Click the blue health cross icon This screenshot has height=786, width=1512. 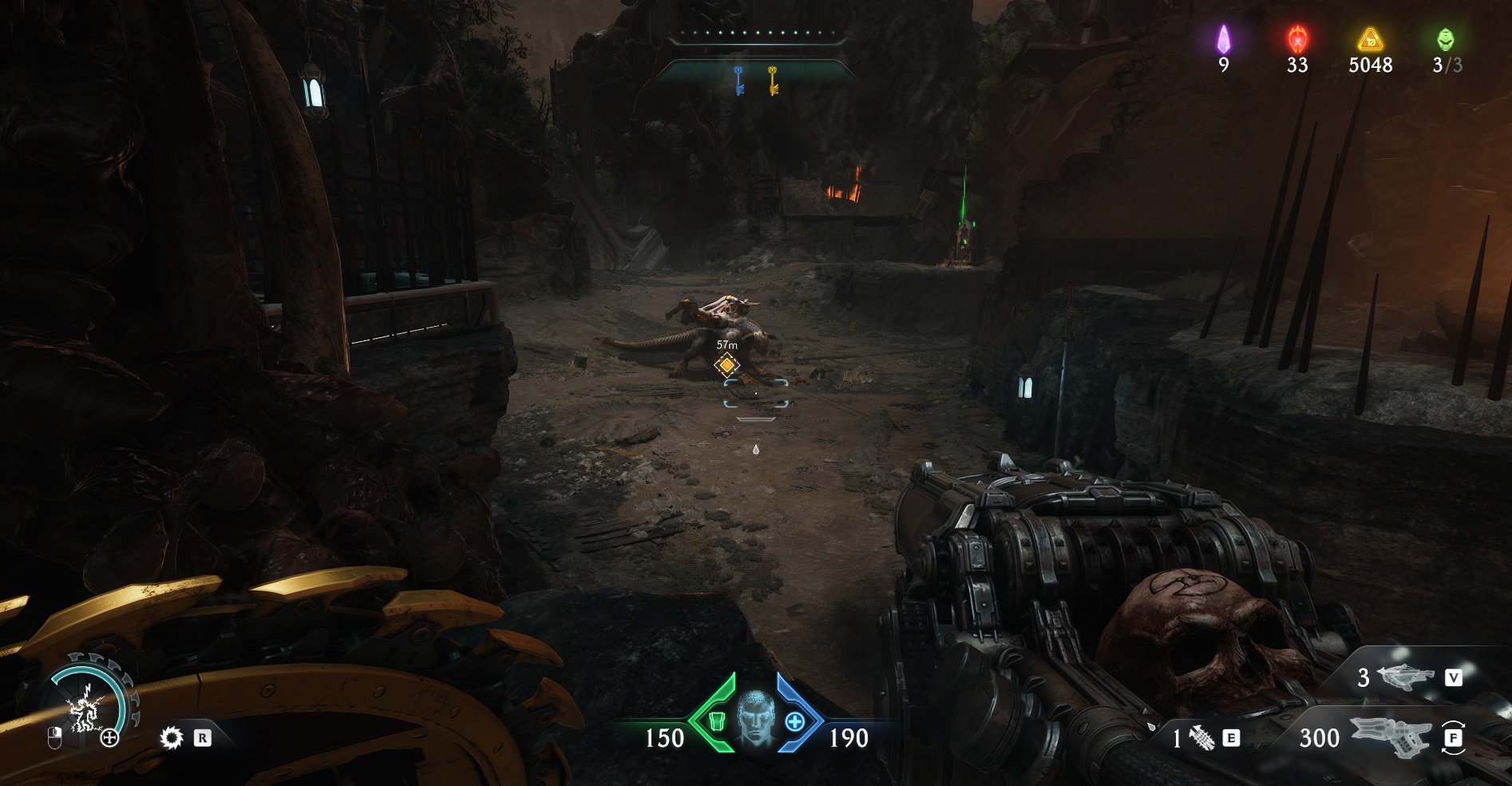pos(795,721)
